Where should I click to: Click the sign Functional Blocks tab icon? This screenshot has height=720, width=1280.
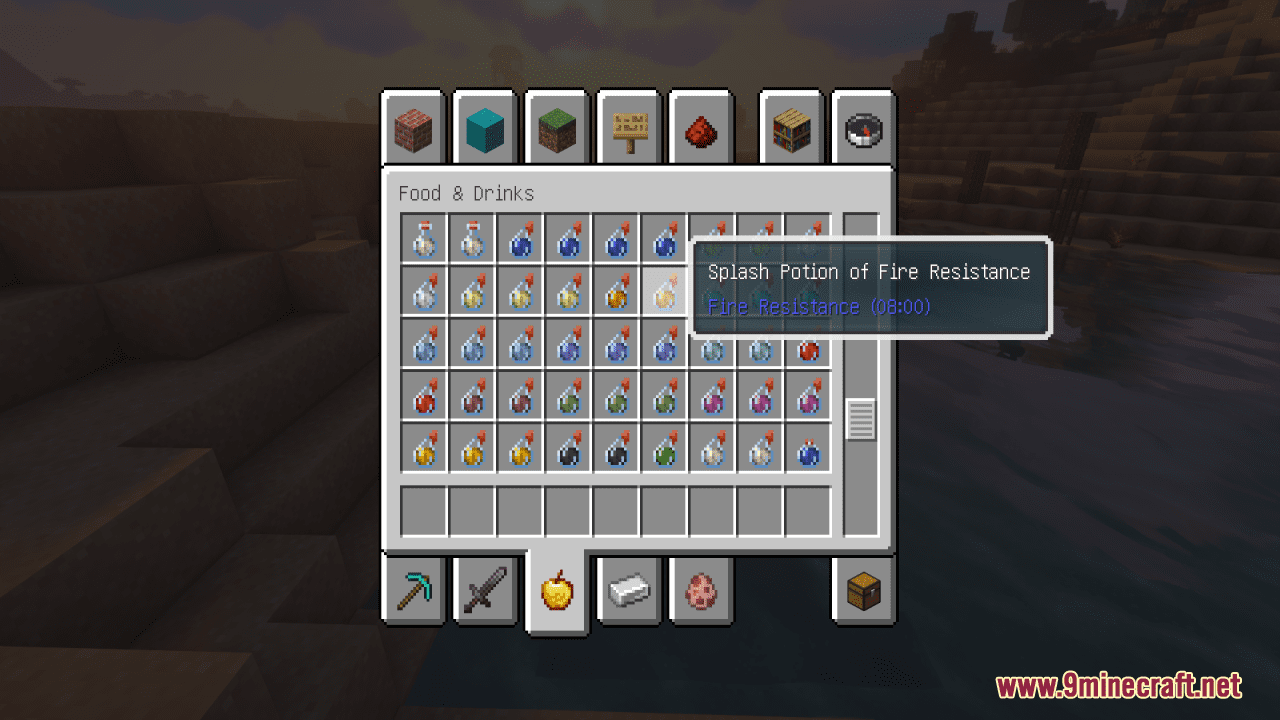pyautogui.click(x=628, y=128)
